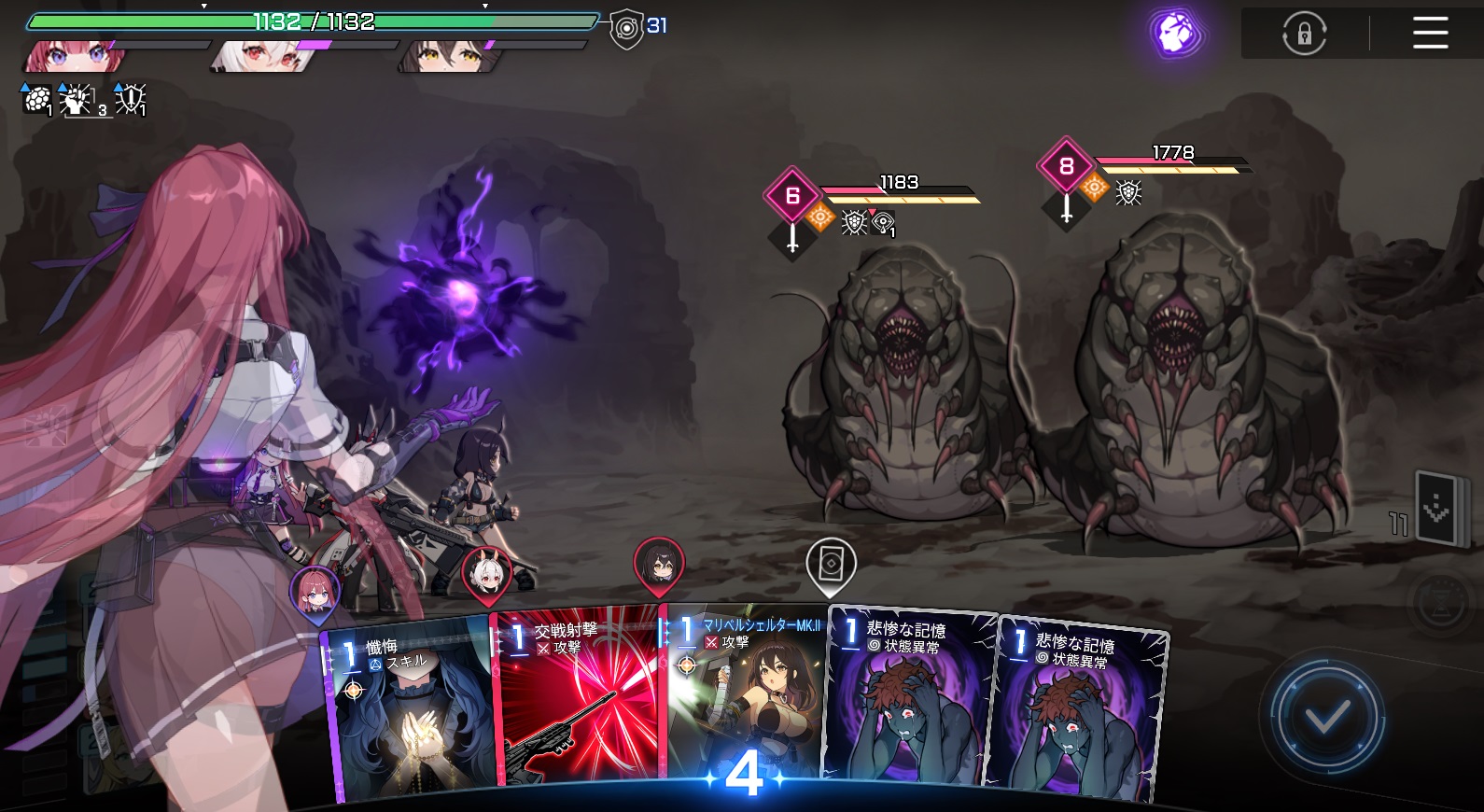
Task: Select the red-haired character portrait in the top bar
Action: click(75, 56)
